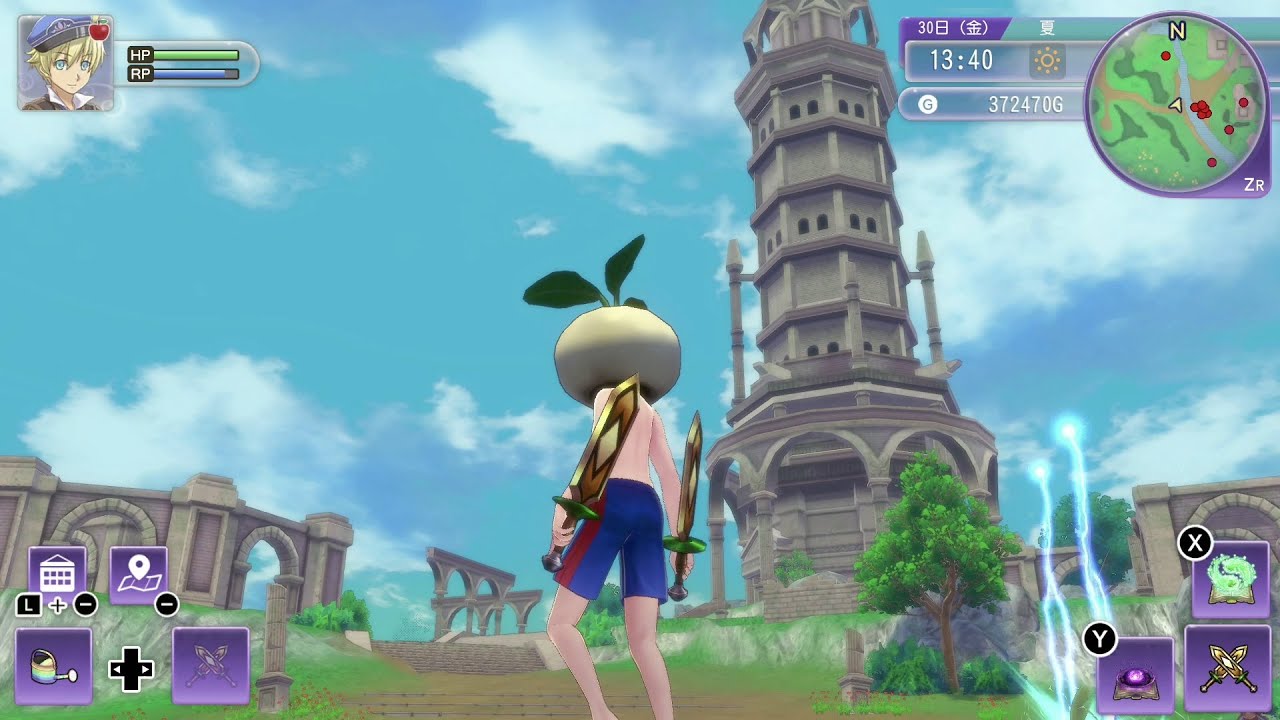
Task: Click the blond character portrait
Action: click(x=65, y=63)
